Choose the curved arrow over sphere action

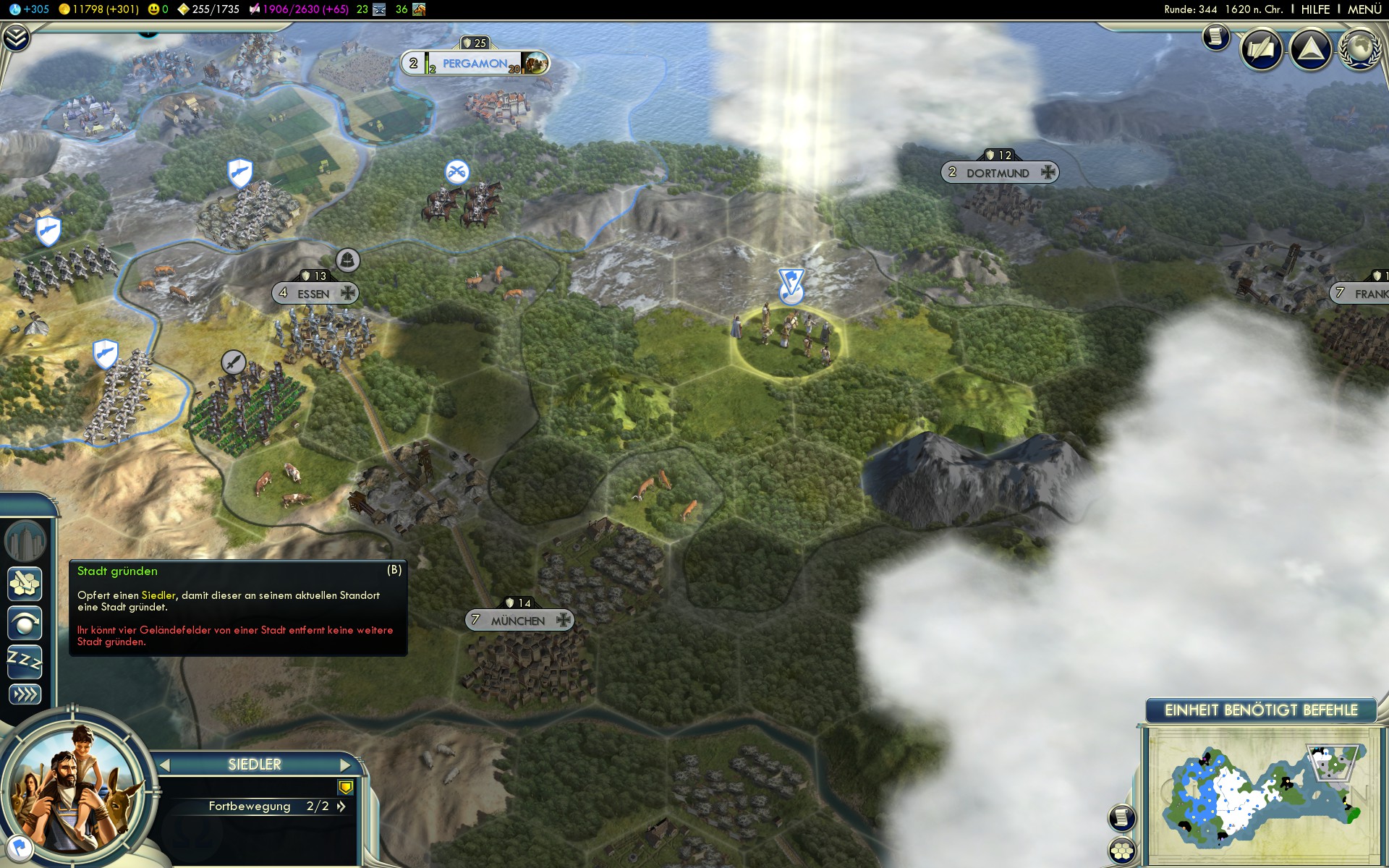pyautogui.click(x=25, y=623)
